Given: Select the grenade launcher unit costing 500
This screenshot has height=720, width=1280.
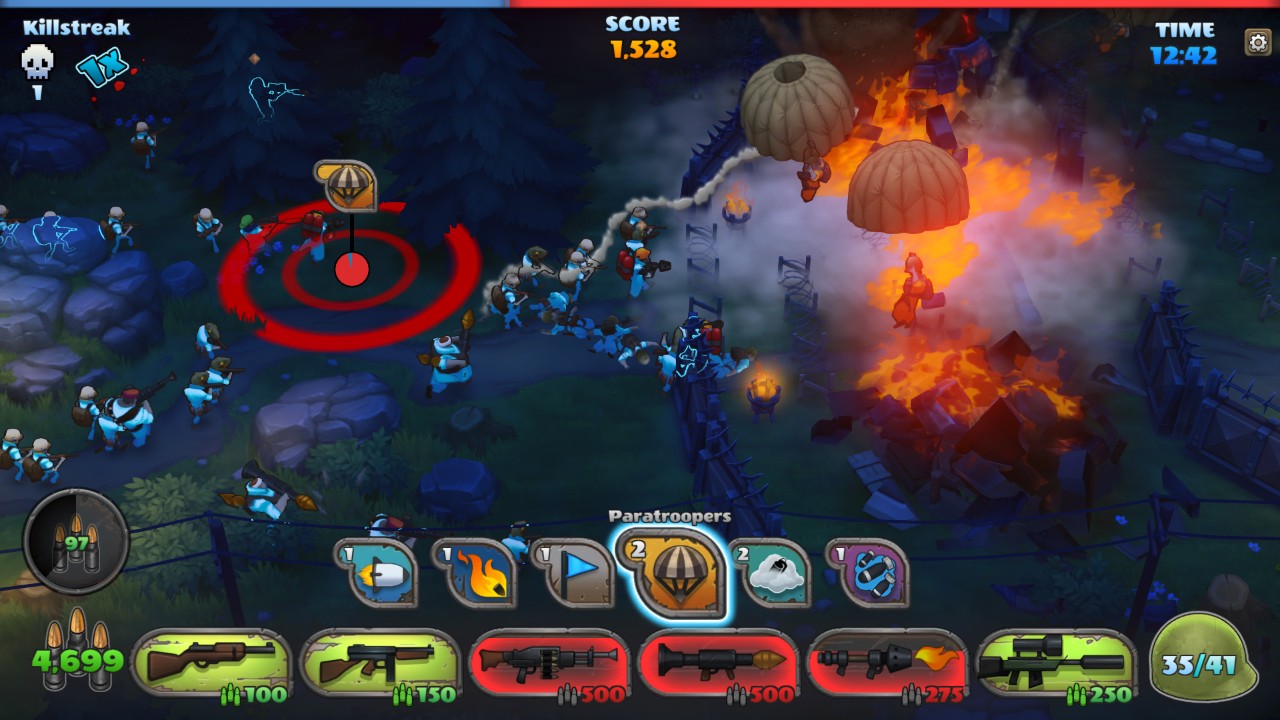Looking at the screenshot, I should (x=549, y=665).
